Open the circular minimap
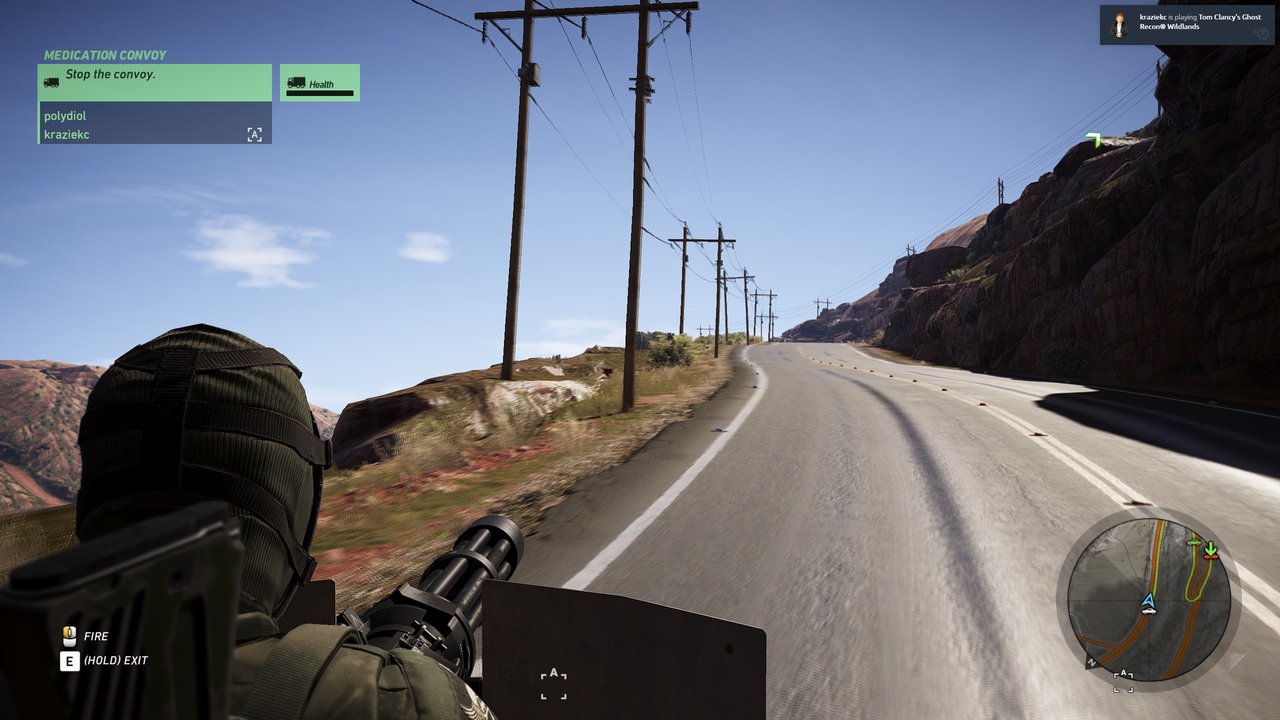 click(1149, 600)
